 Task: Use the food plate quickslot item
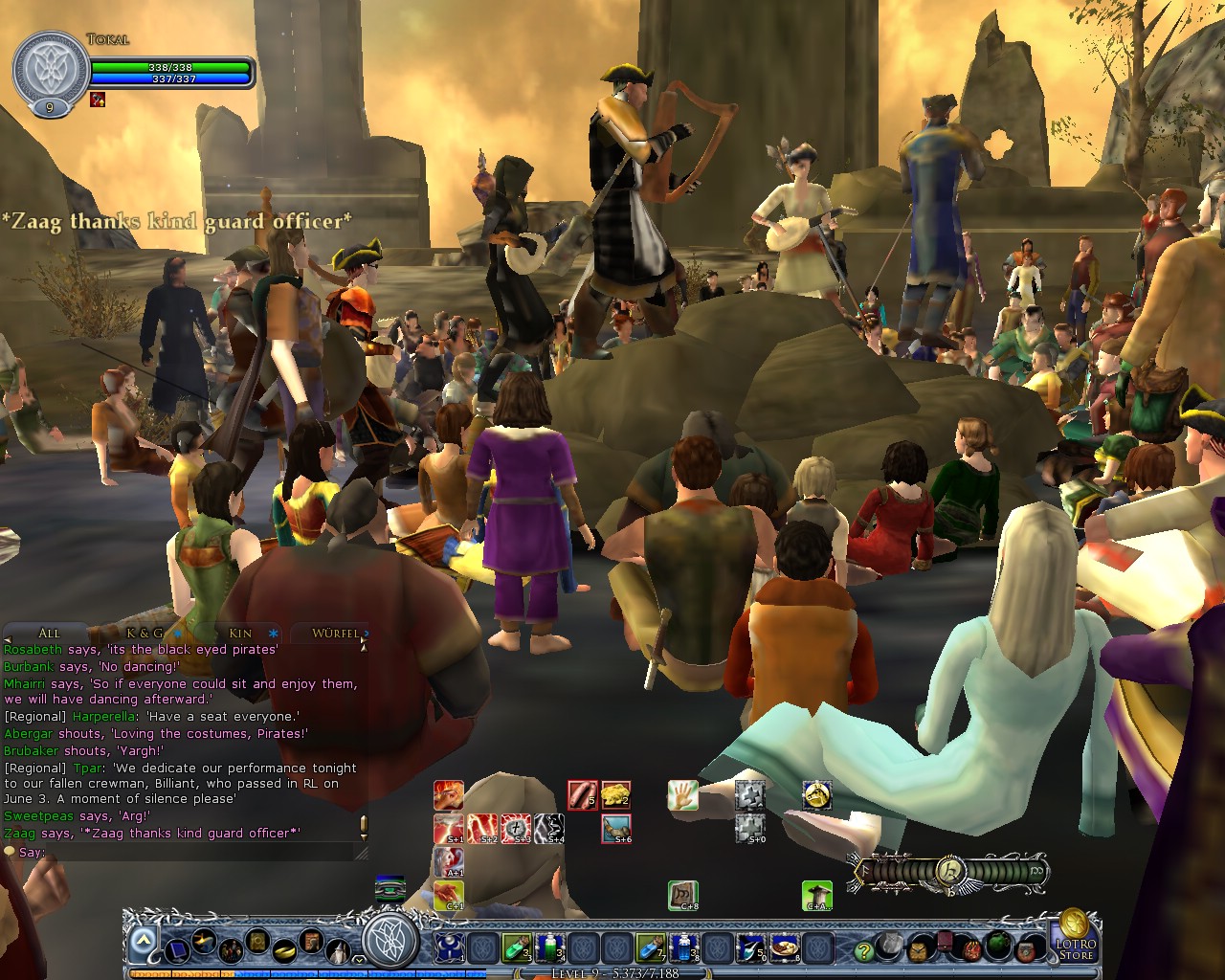(785, 947)
